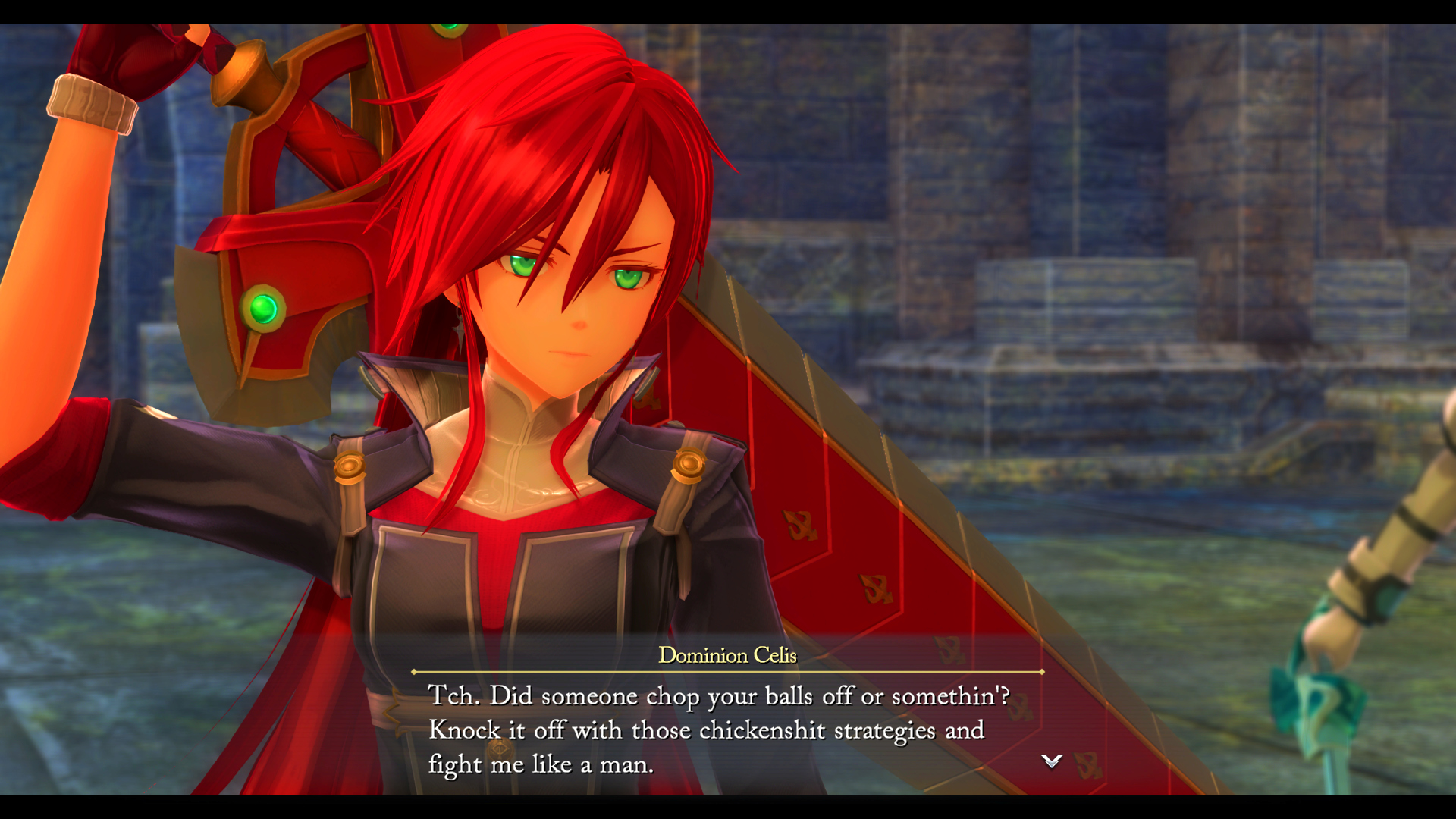Advance dialogue with the down-arrow indicator
Viewport: 1456px width, 819px height.
click(x=1051, y=761)
